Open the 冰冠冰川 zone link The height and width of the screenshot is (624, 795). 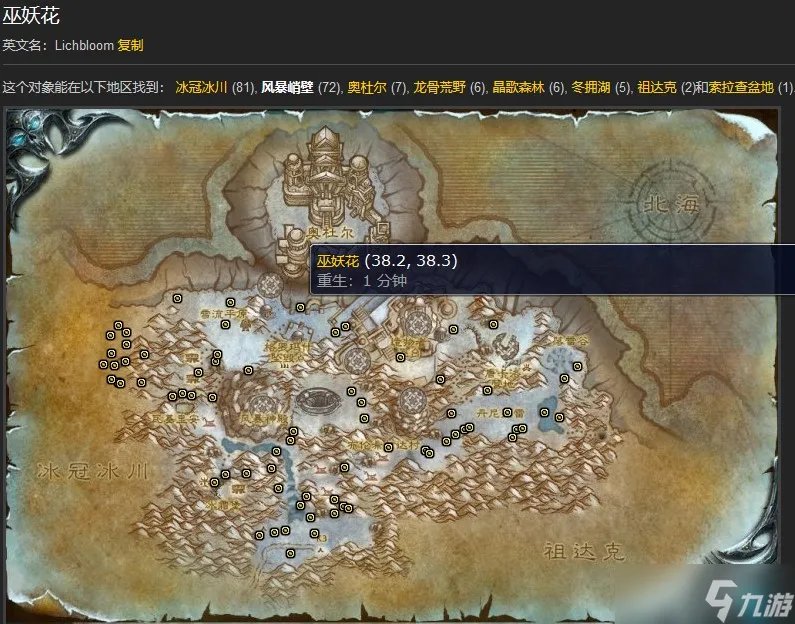tap(201, 87)
